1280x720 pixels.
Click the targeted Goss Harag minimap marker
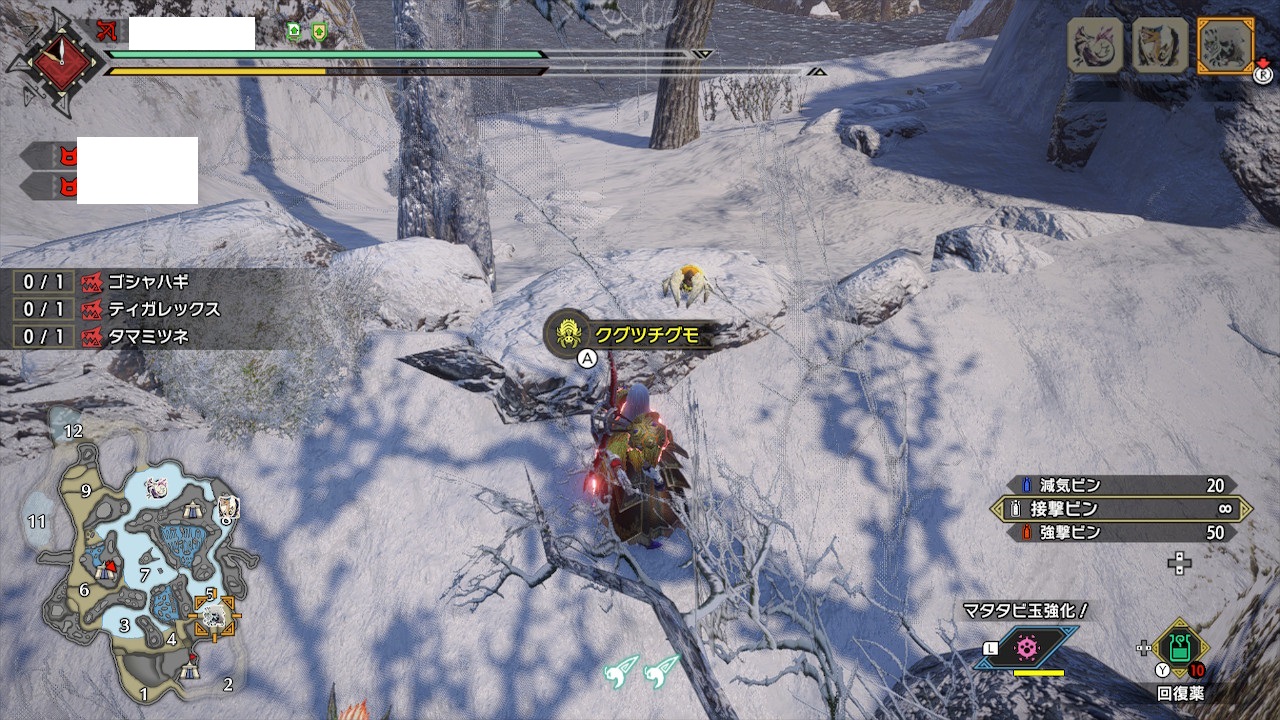[x=213, y=617]
